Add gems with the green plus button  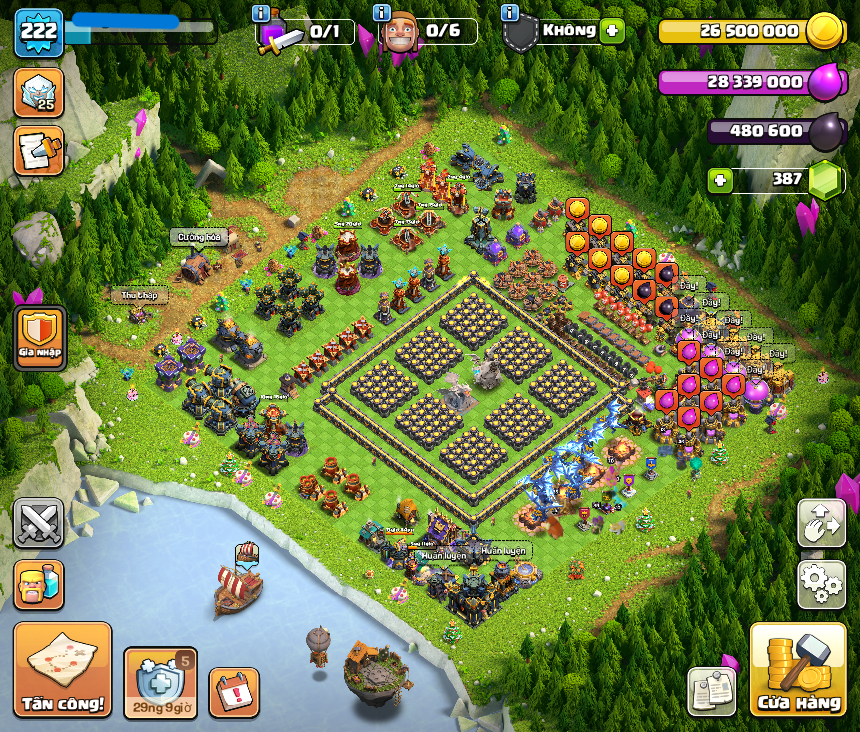[720, 180]
